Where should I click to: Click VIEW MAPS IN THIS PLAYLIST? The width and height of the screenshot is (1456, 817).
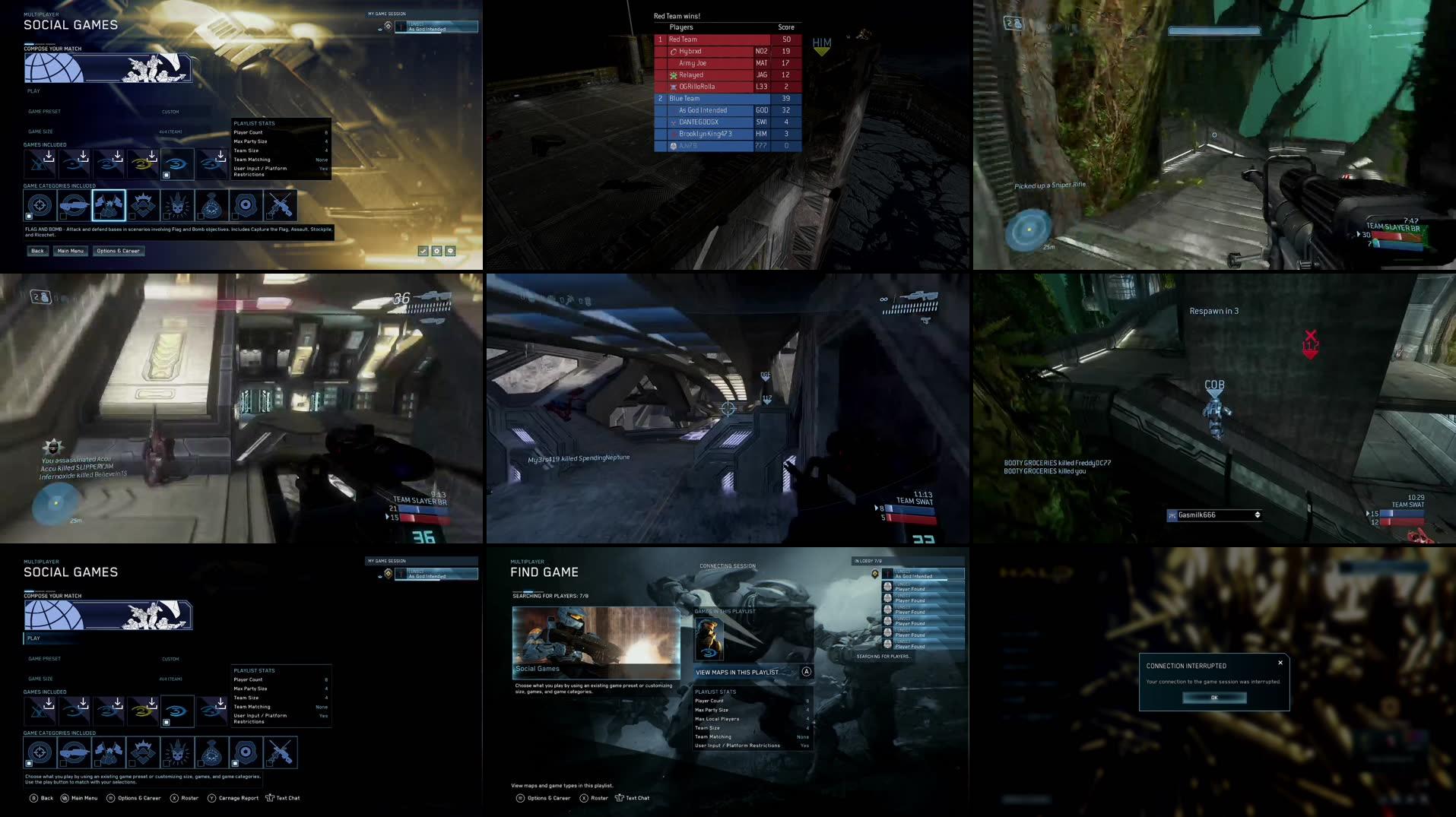[x=736, y=672]
